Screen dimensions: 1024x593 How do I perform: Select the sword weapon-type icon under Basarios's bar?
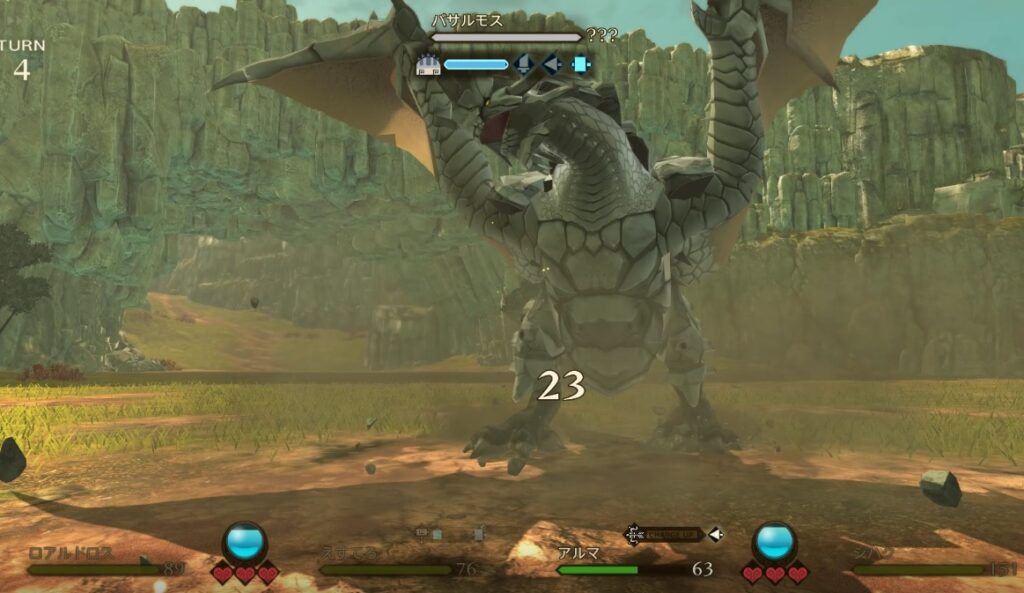click(x=523, y=65)
